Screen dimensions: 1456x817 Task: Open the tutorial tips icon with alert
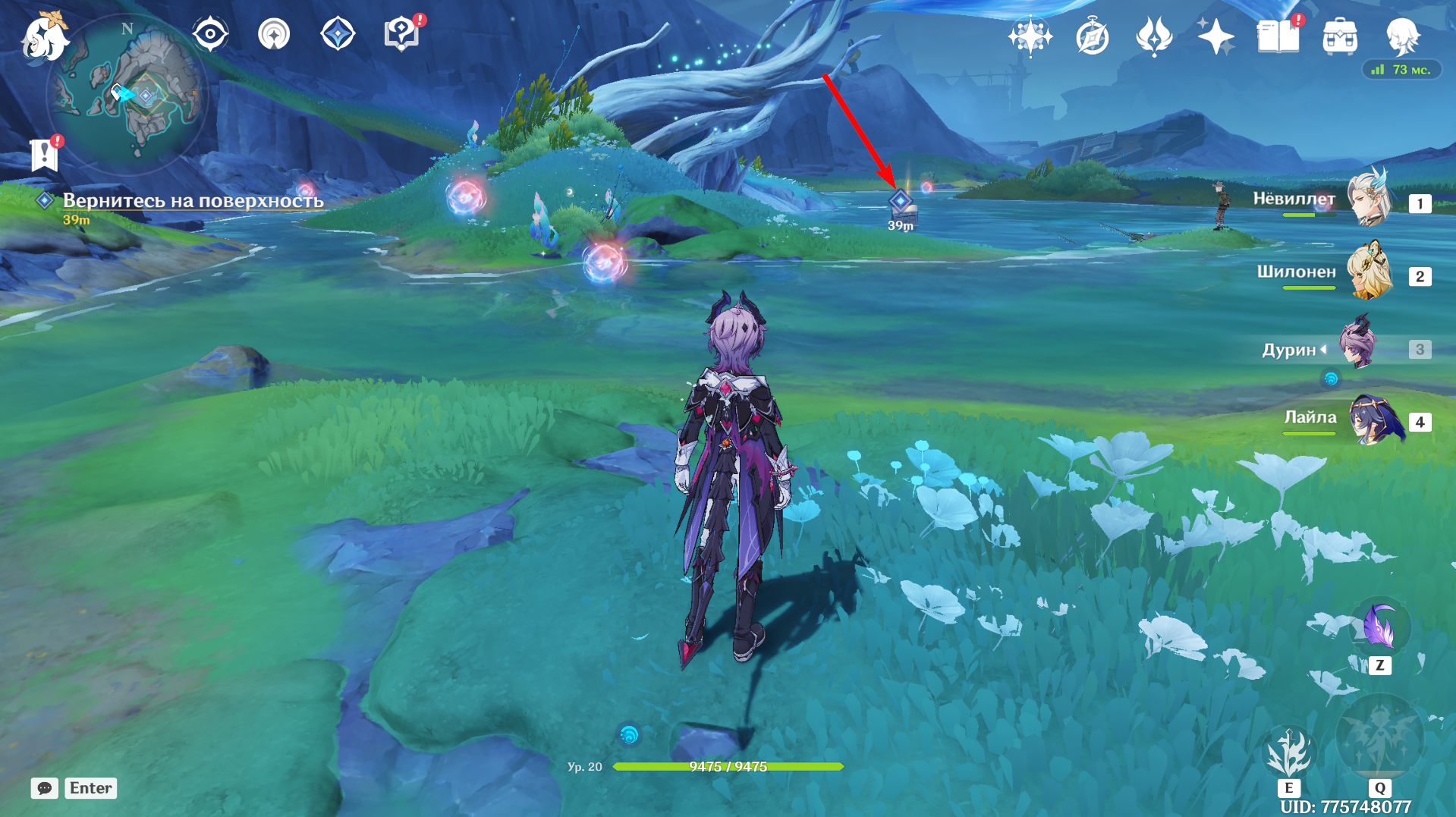point(401,34)
